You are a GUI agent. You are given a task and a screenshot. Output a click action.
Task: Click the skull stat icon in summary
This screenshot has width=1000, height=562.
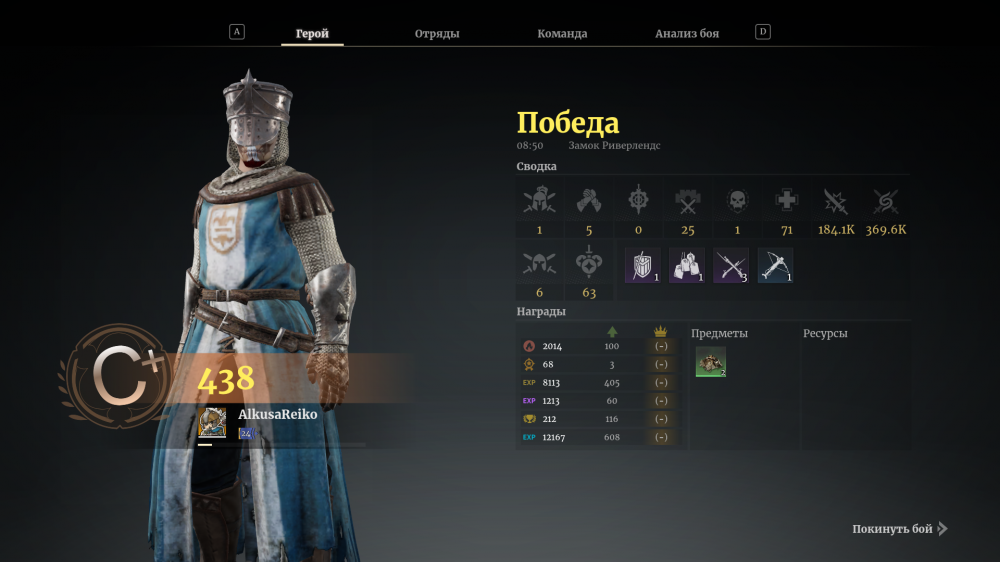click(x=737, y=200)
